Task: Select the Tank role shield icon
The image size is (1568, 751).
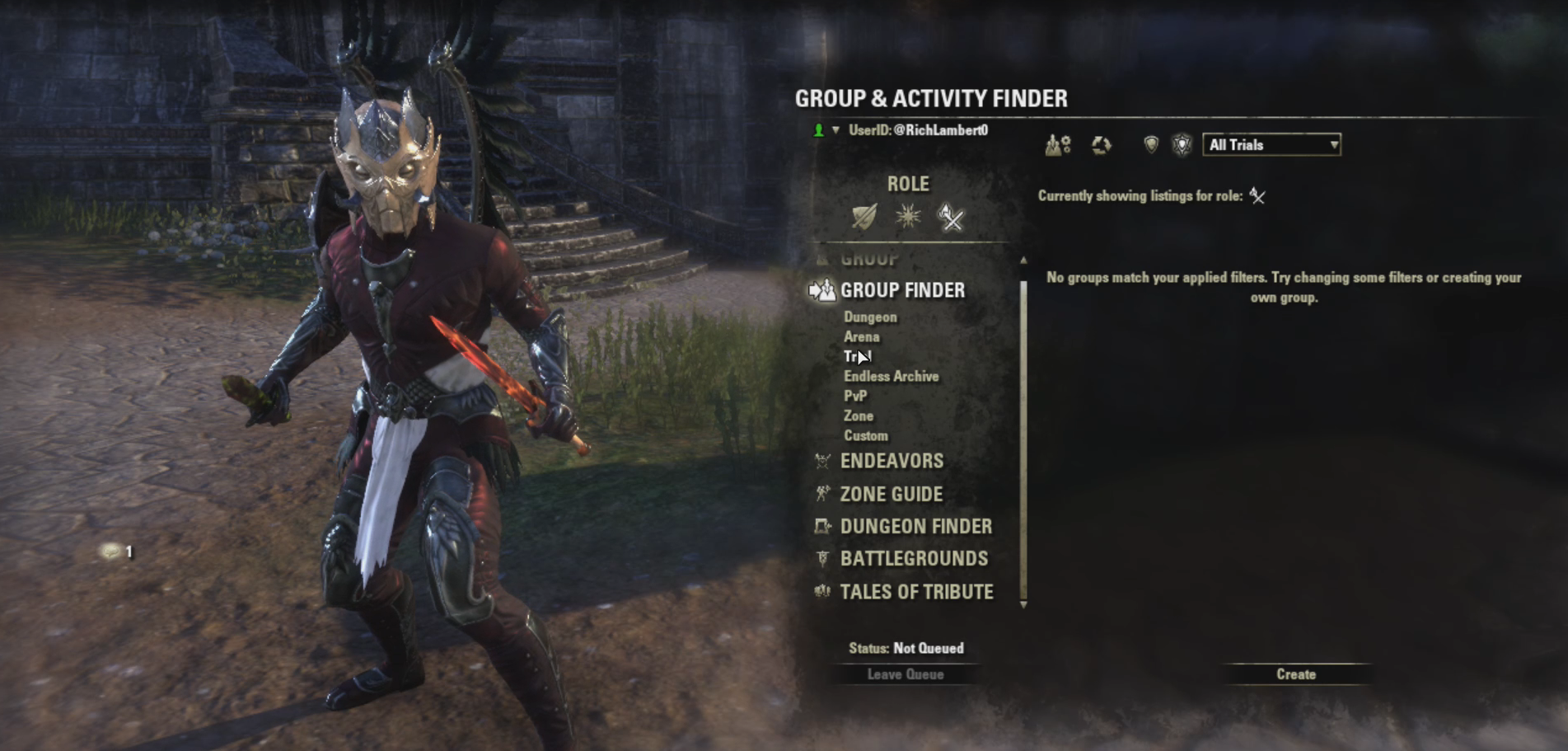Action: pyautogui.click(x=864, y=217)
